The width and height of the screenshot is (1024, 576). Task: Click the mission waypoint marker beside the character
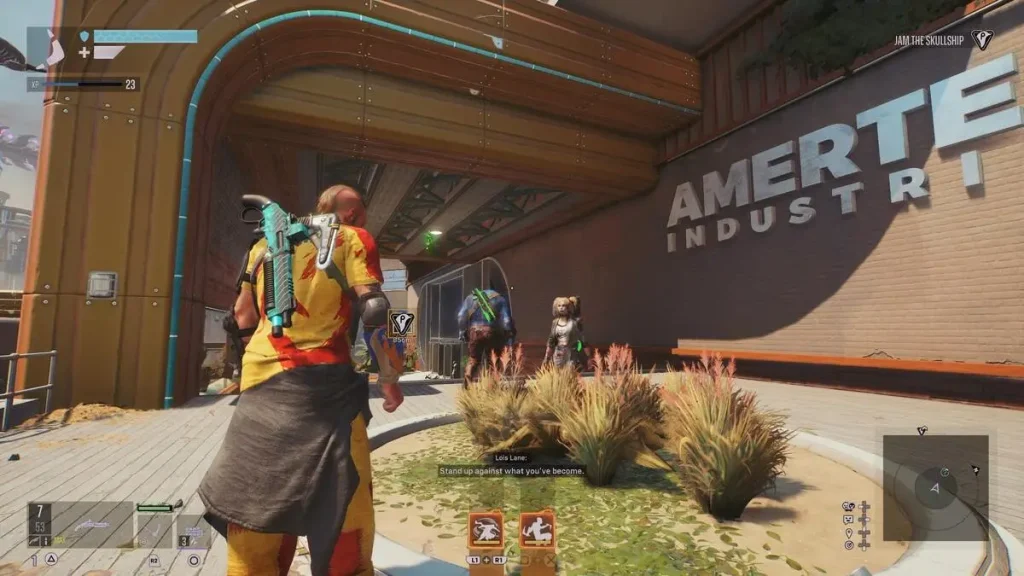pos(401,323)
